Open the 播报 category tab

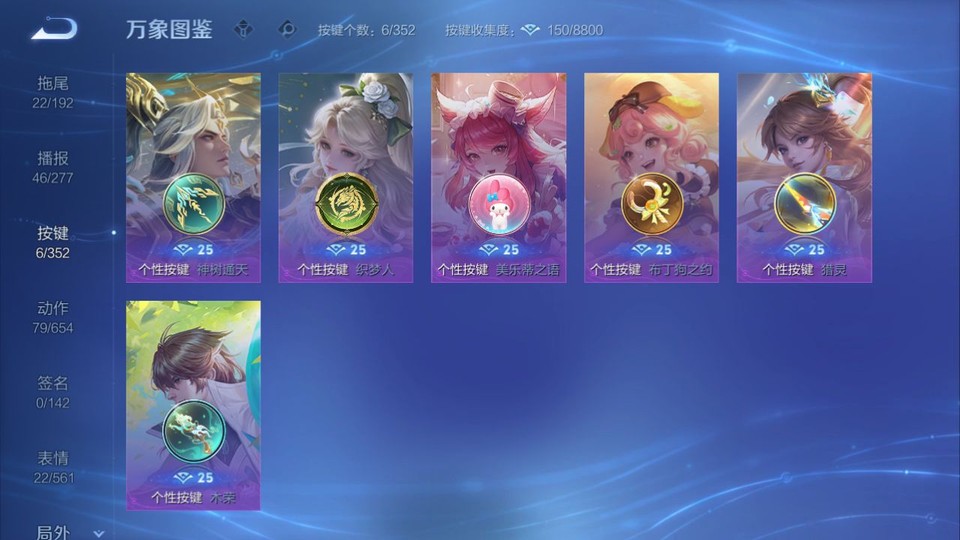tap(54, 166)
